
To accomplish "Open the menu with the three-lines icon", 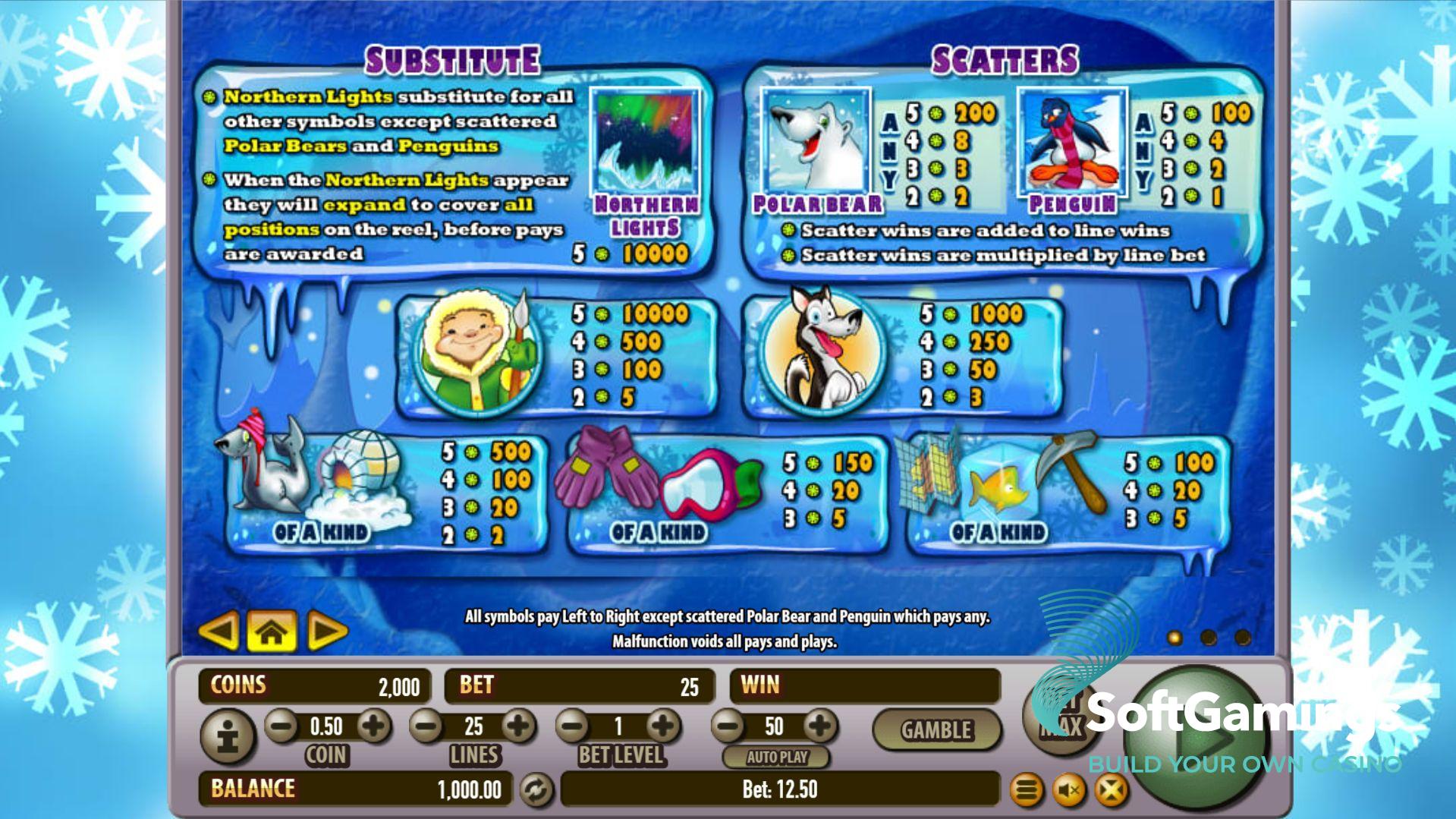I will pyautogui.click(x=1026, y=791).
